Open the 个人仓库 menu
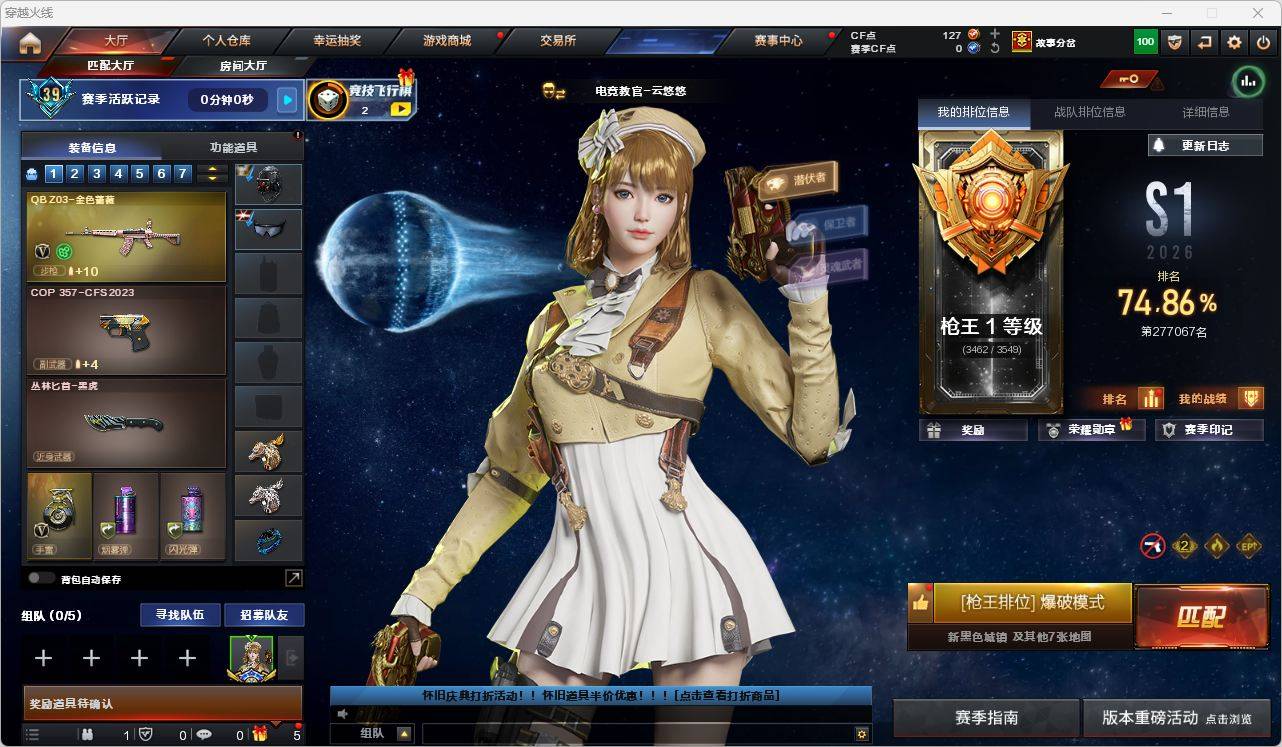This screenshot has height=747, width=1282. [227, 41]
